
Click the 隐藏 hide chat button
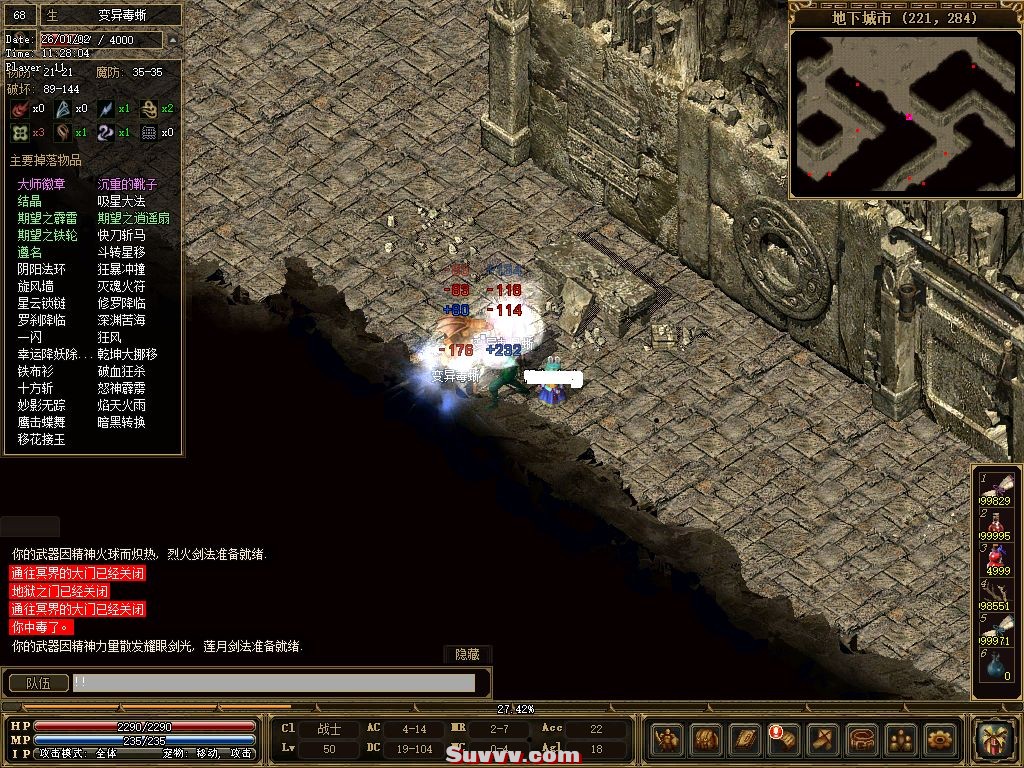[467, 654]
